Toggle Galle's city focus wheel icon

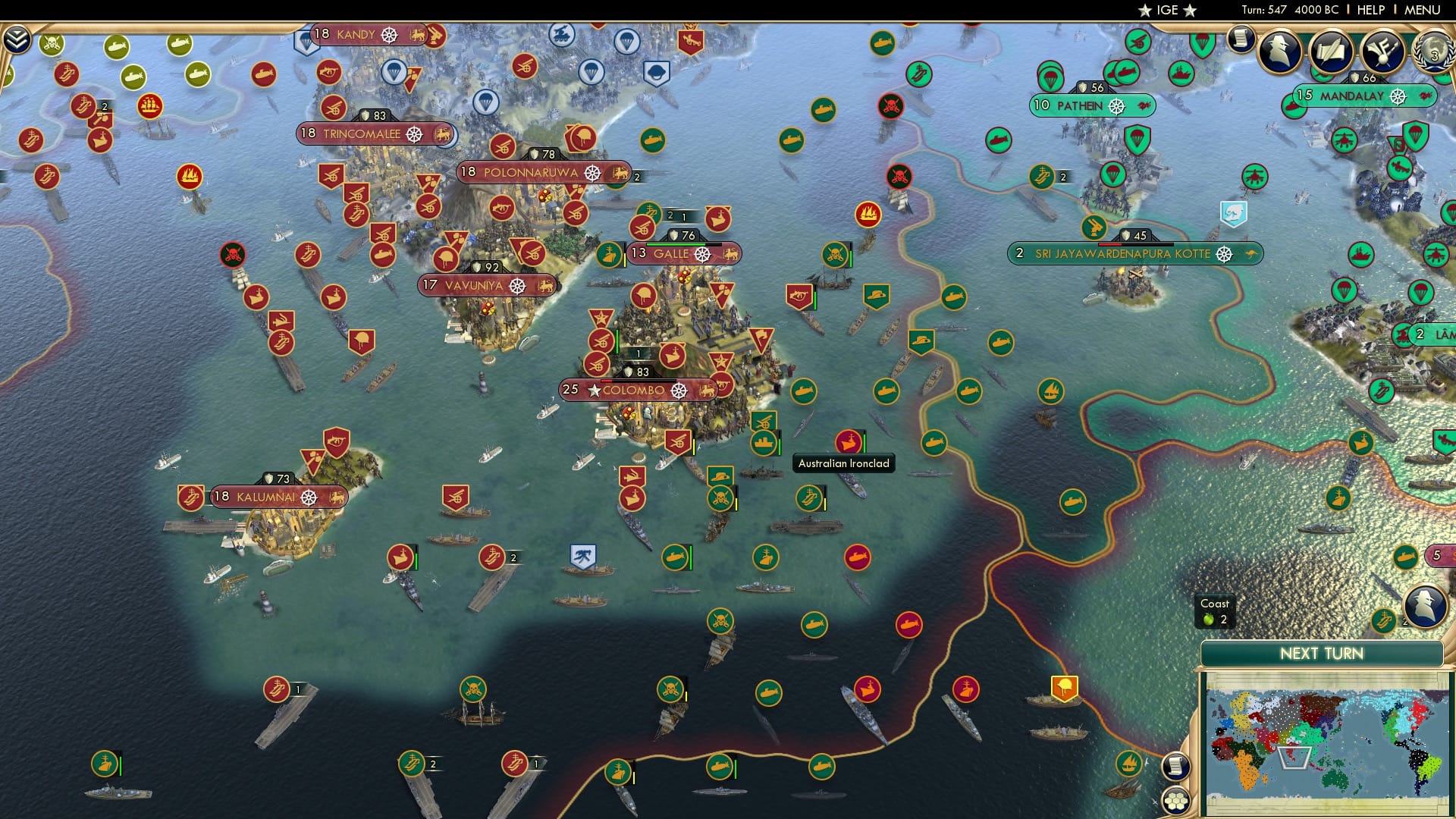click(x=704, y=253)
